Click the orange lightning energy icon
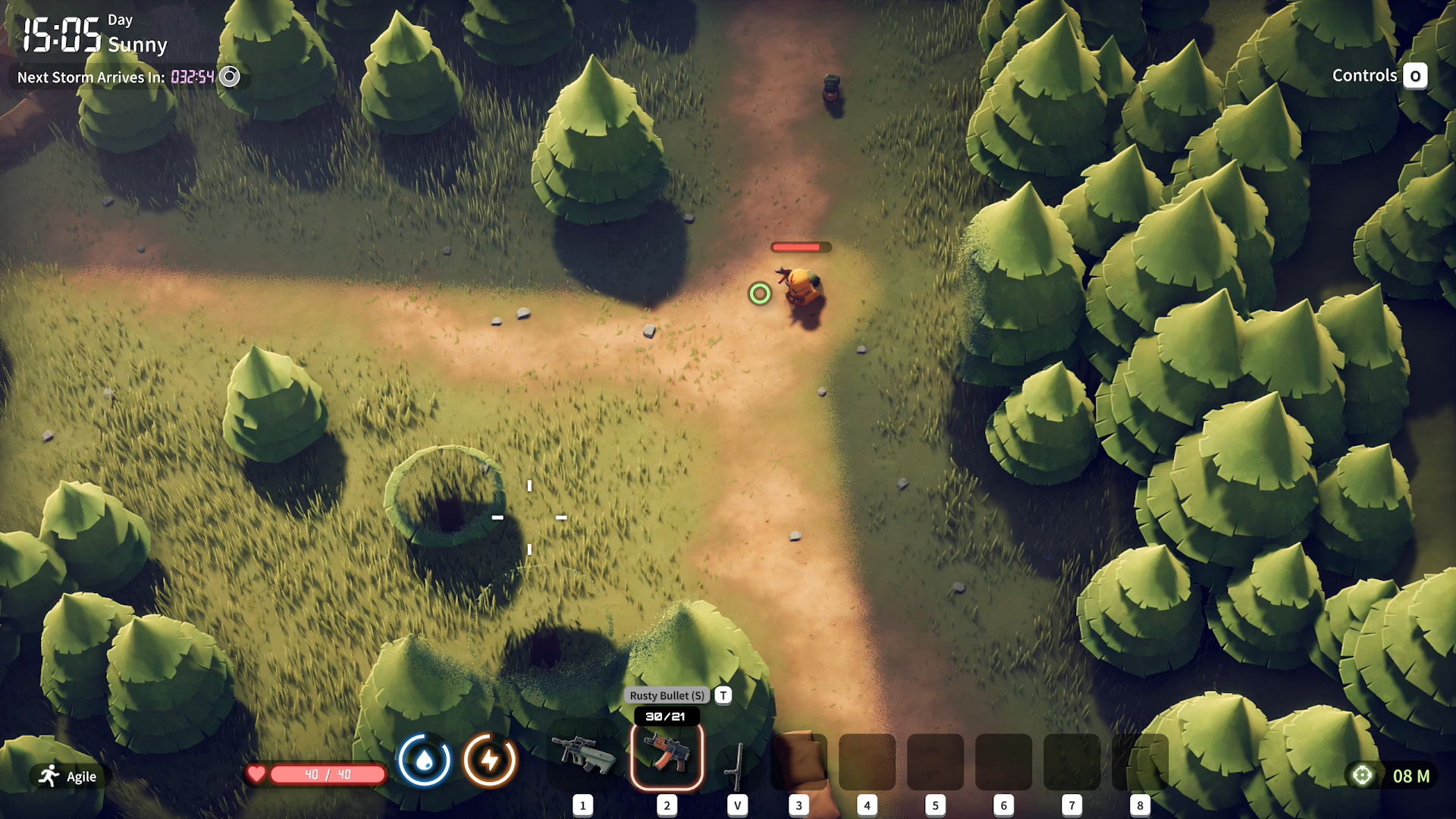The image size is (1456, 819). tap(490, 759)
